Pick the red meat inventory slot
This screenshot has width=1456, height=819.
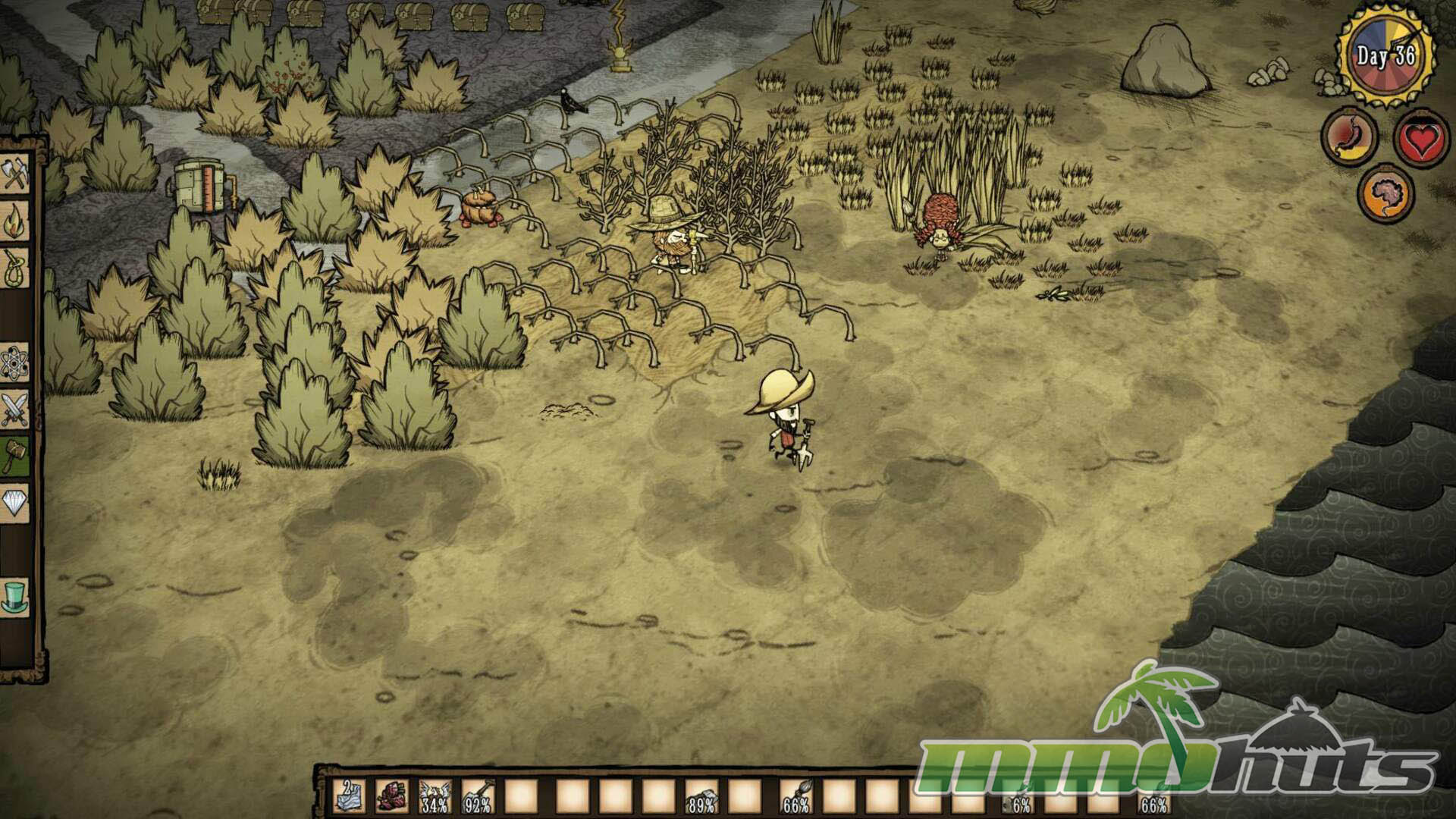(x=392, y=796)
